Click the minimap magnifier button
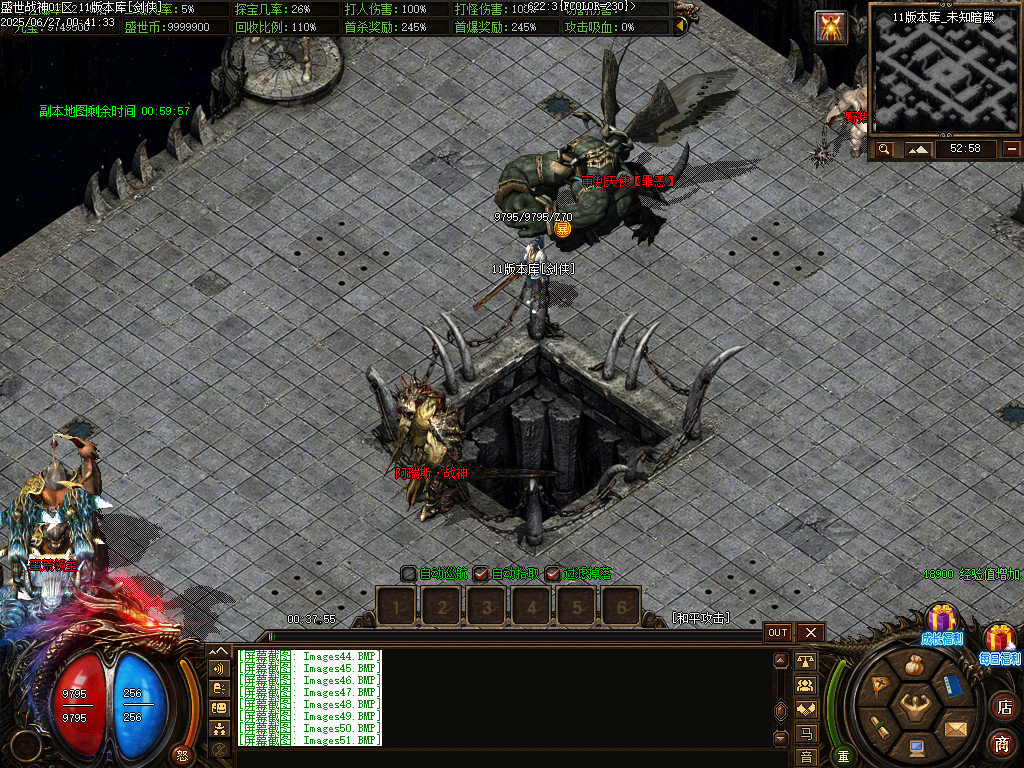 884,149
